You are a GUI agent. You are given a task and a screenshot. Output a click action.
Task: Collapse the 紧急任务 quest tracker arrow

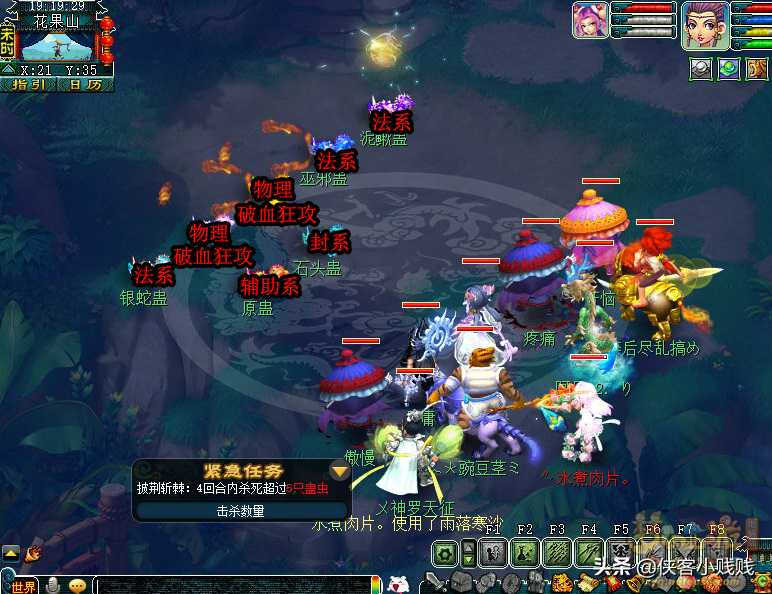pos(340,471)
